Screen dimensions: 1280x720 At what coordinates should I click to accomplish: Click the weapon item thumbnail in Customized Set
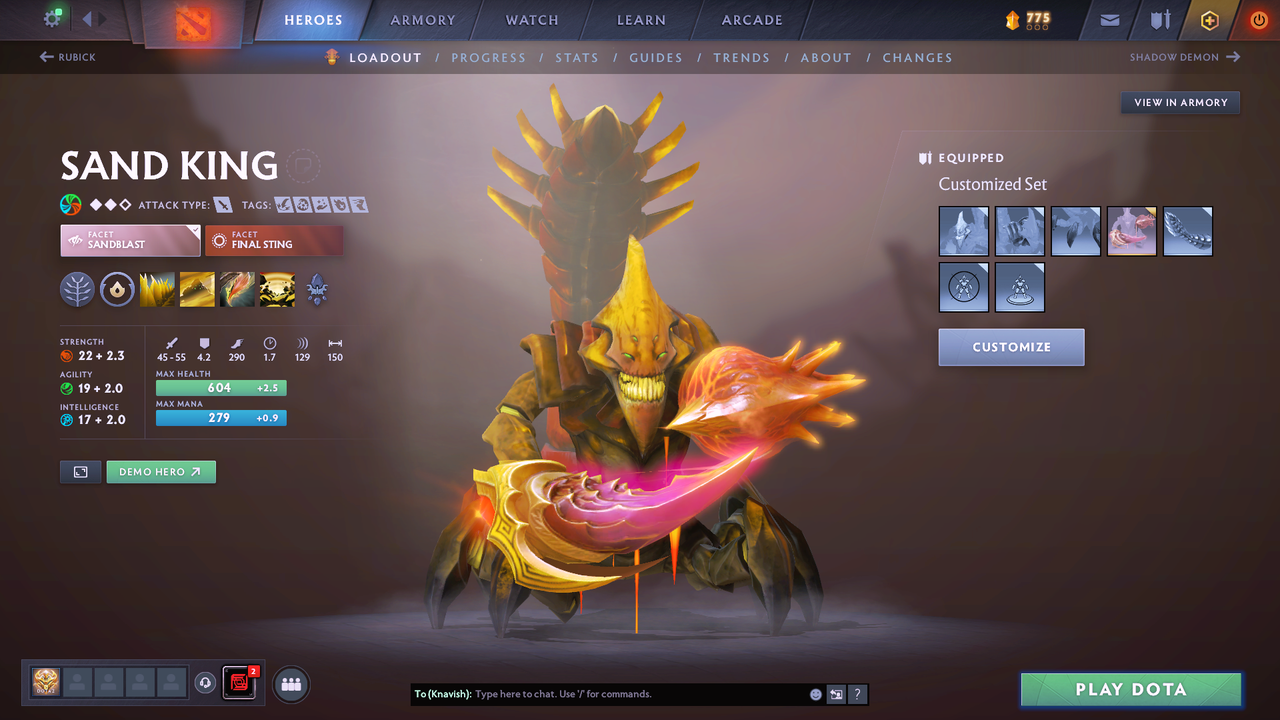1131,231
